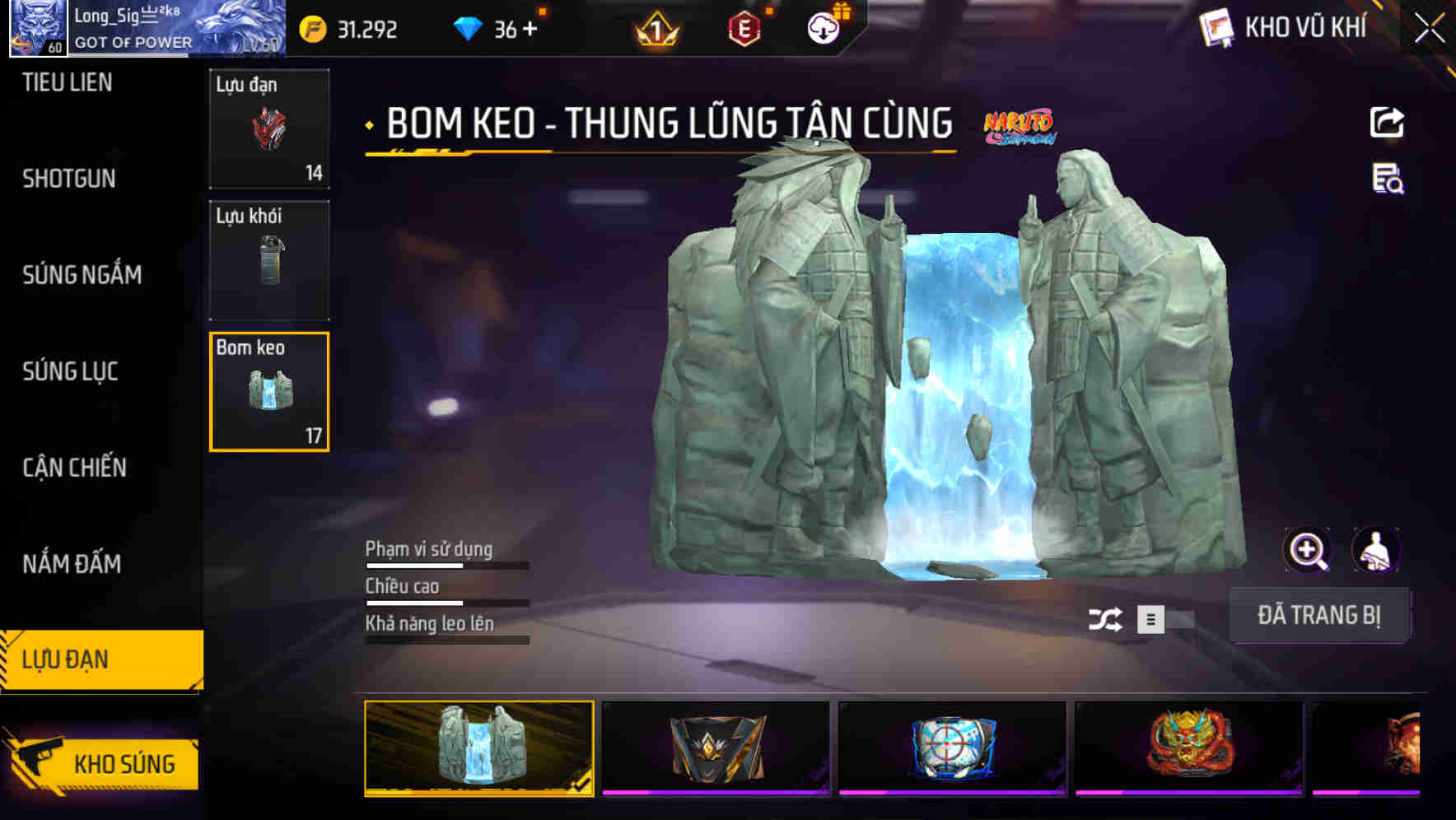Open the download gift cloud icon

(x=824, y=29)
